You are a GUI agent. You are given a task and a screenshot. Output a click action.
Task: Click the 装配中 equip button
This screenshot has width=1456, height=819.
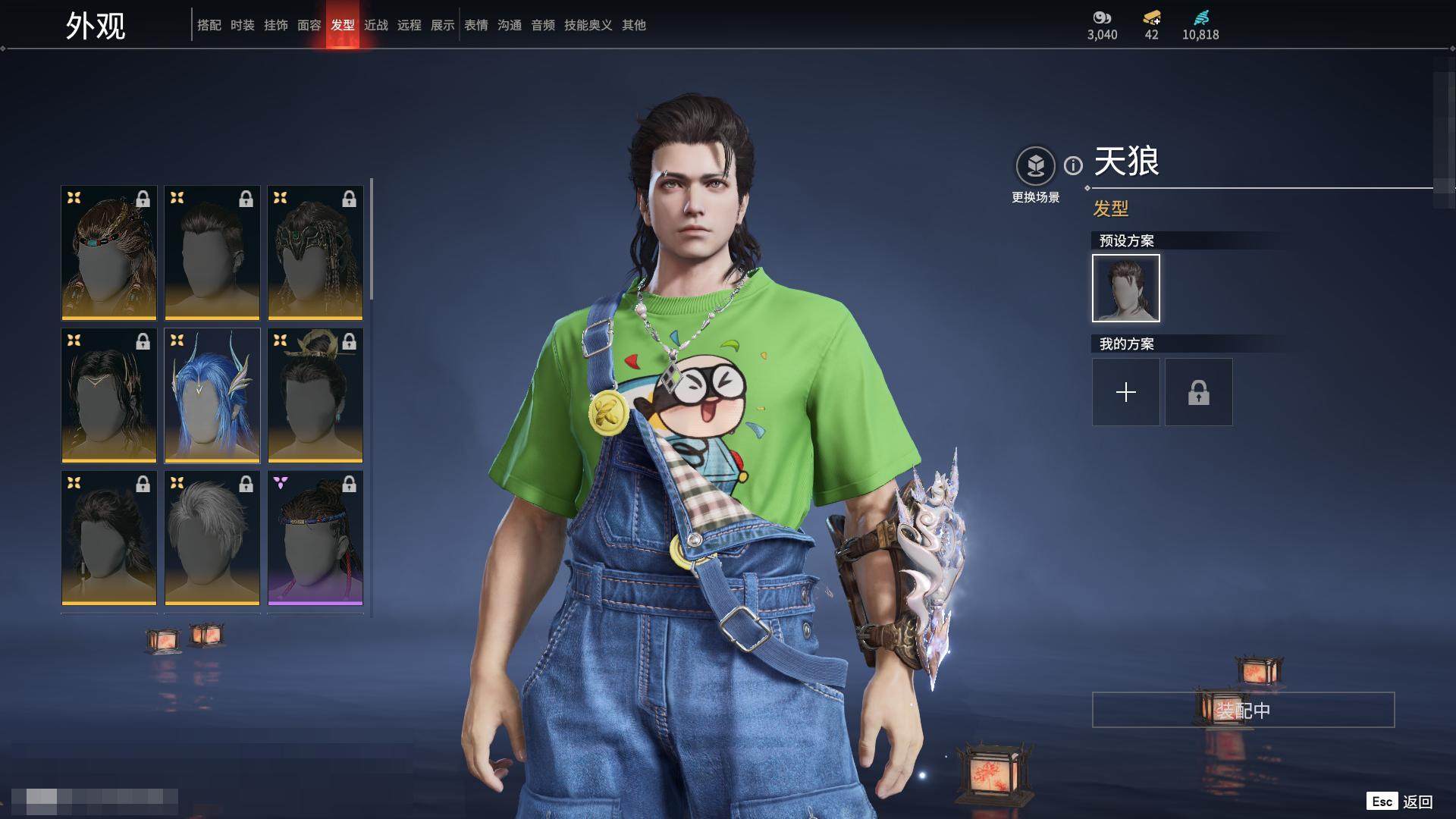tap(1242, 710)
